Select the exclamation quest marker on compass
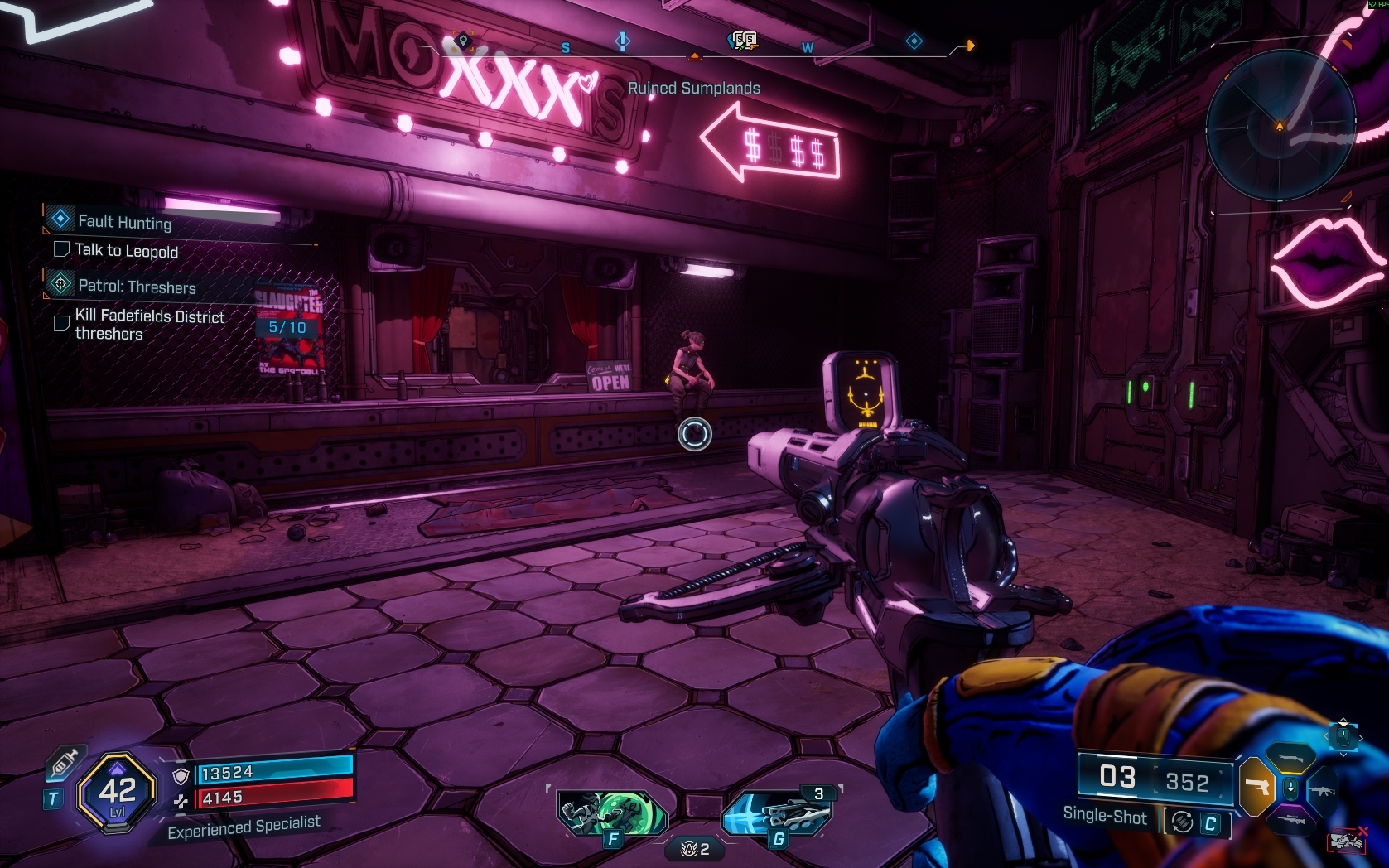The image size is (1389, 868). 623,41
